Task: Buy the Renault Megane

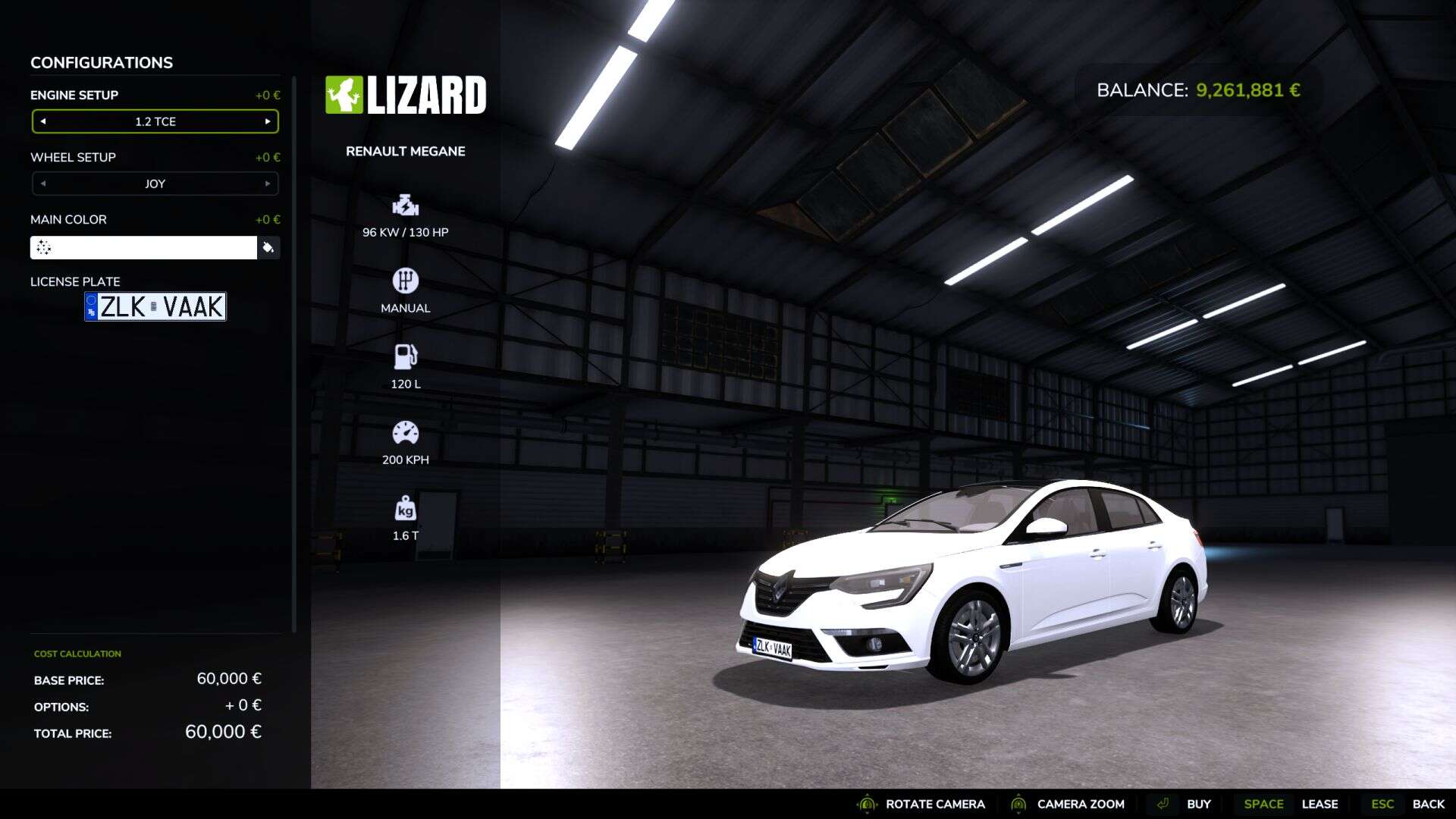Action: (x=1198, y=804)
